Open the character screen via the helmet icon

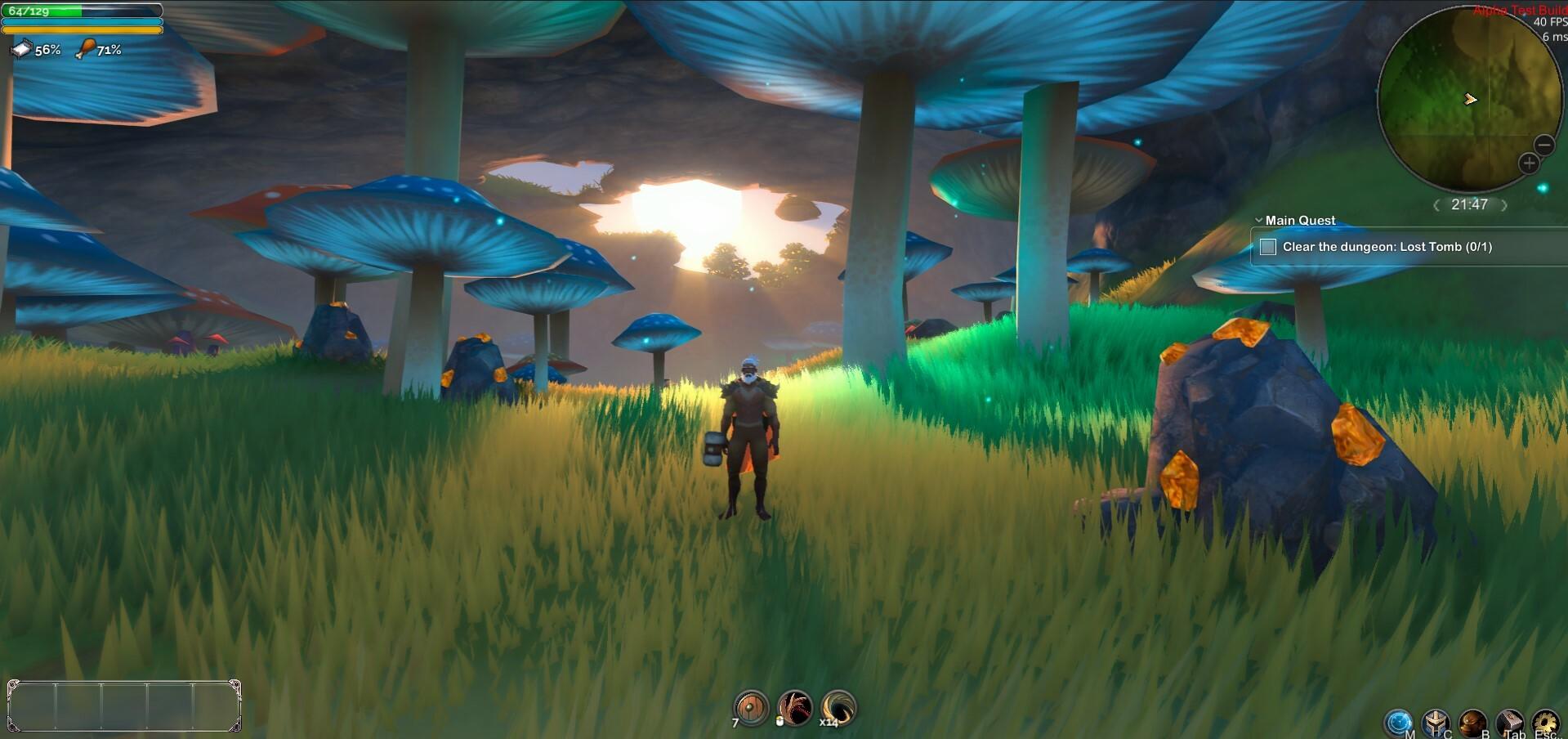pos(1436,722)
